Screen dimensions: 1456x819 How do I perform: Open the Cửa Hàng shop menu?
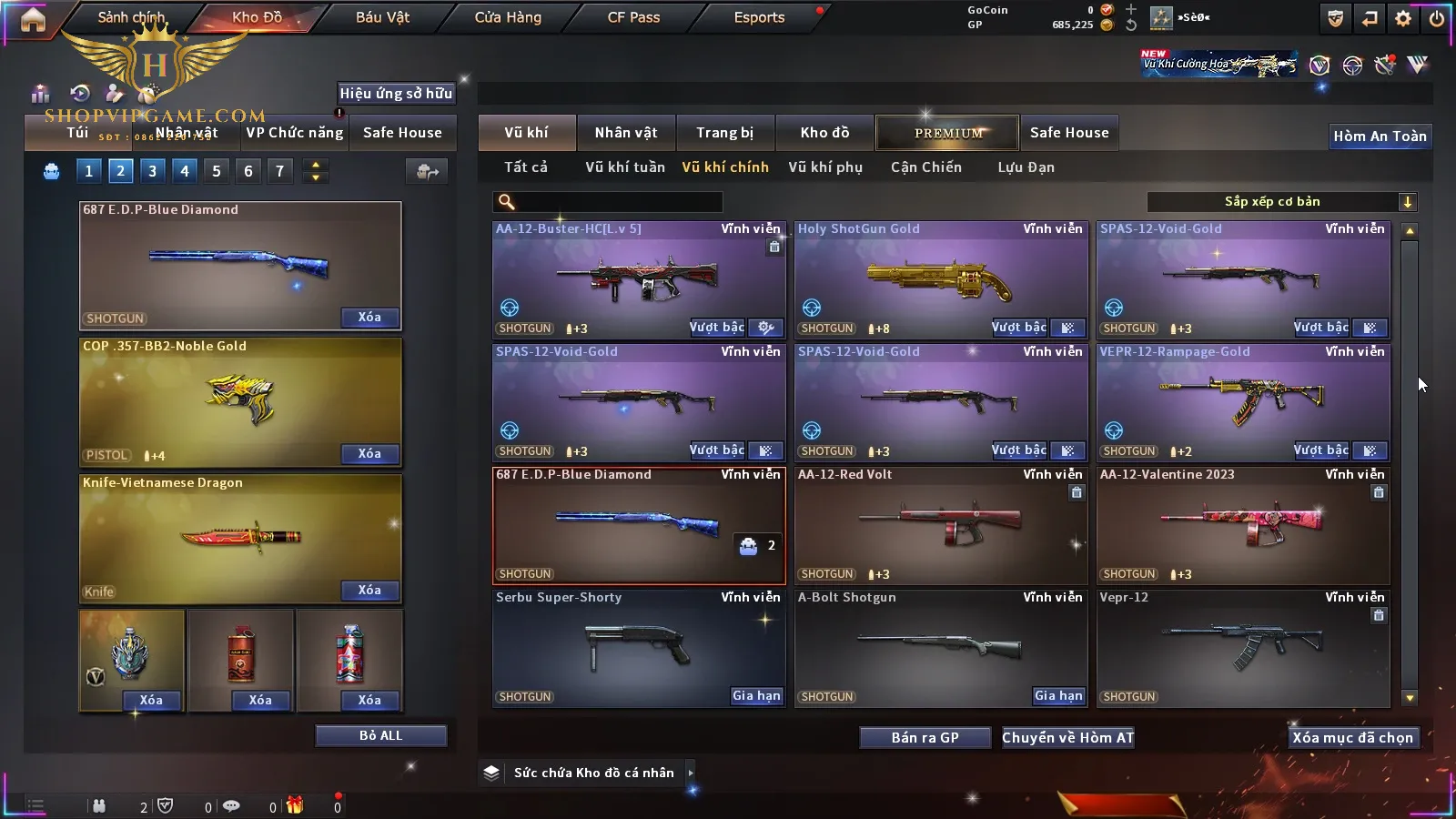508,17
